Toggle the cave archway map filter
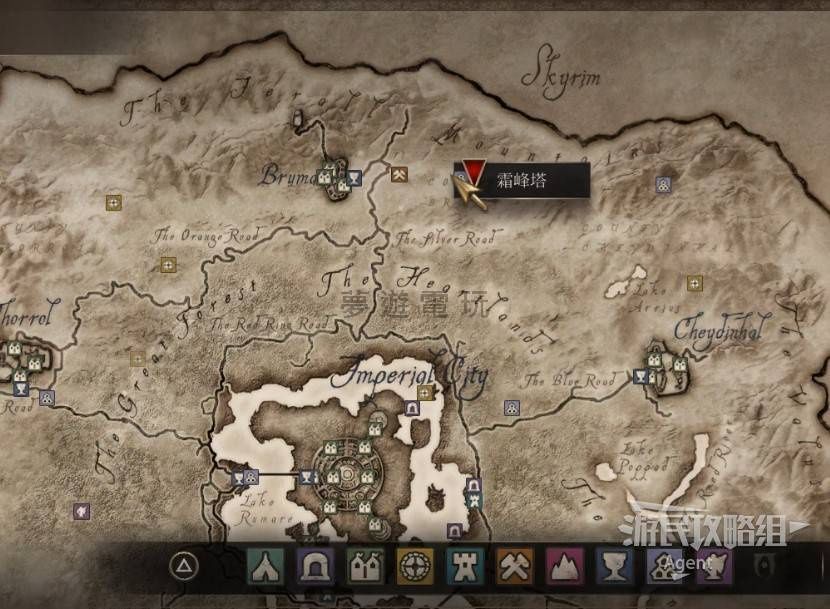This screenshot has width=830, height=609. (x=315, y=568)
